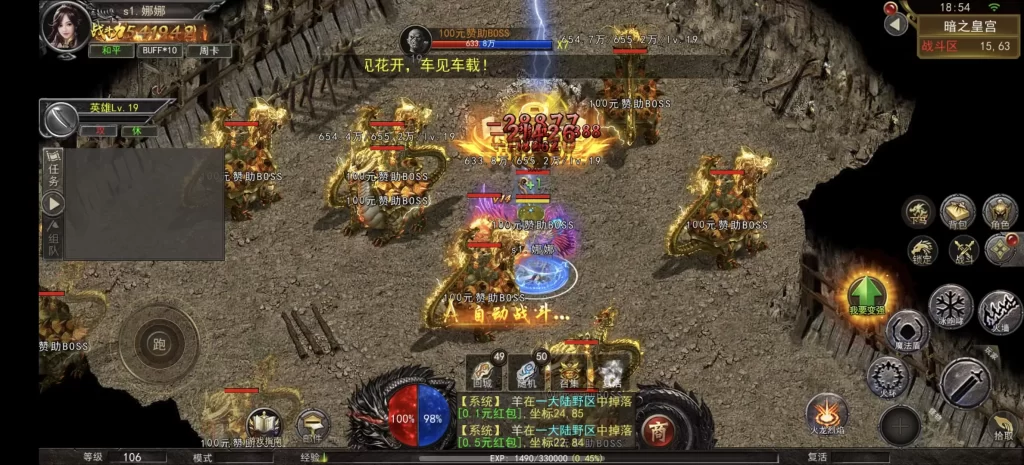Open the 游戏攻略 game guide book icon

coord(262,426)
